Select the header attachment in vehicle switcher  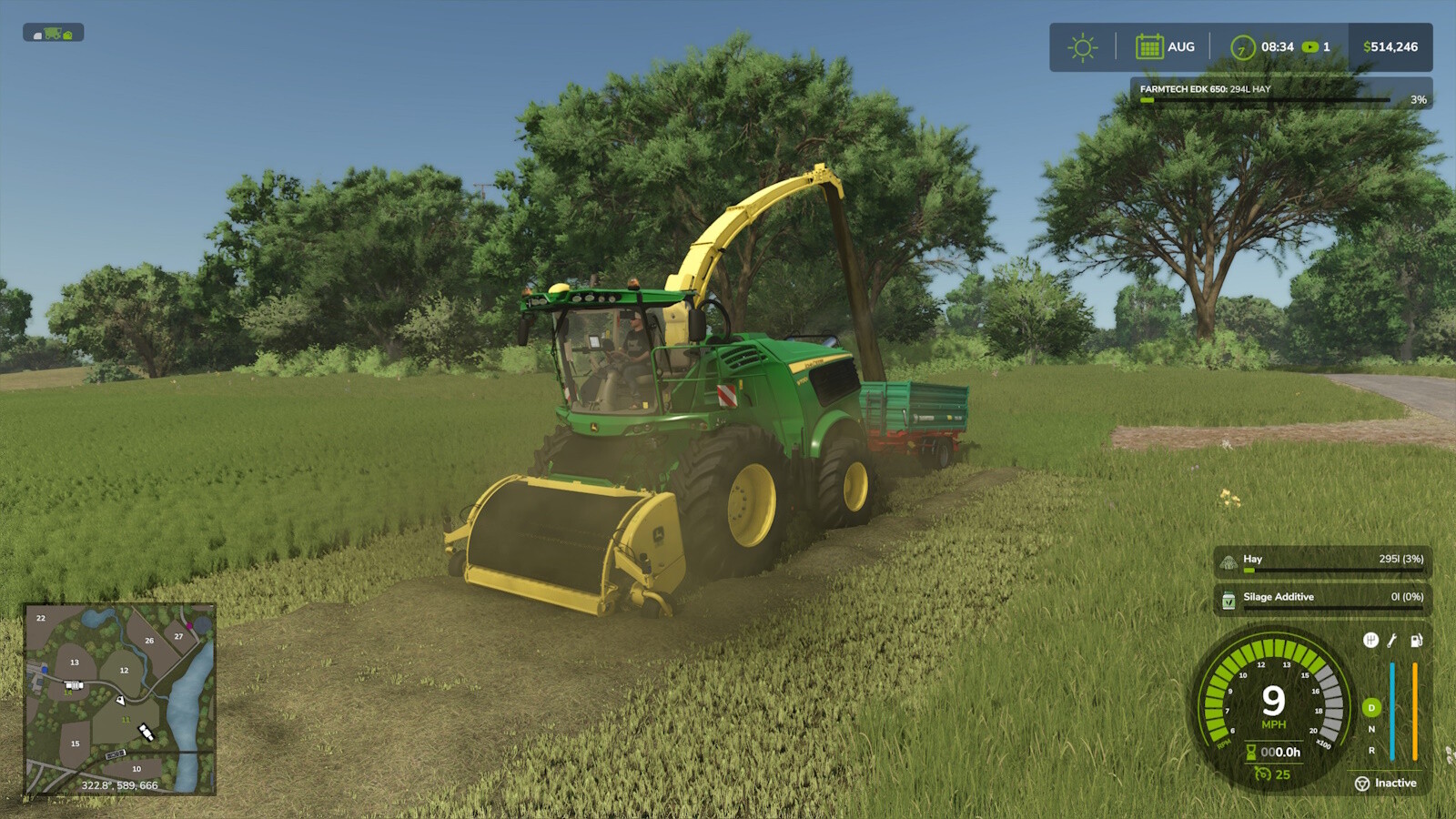tap(37, 35)
